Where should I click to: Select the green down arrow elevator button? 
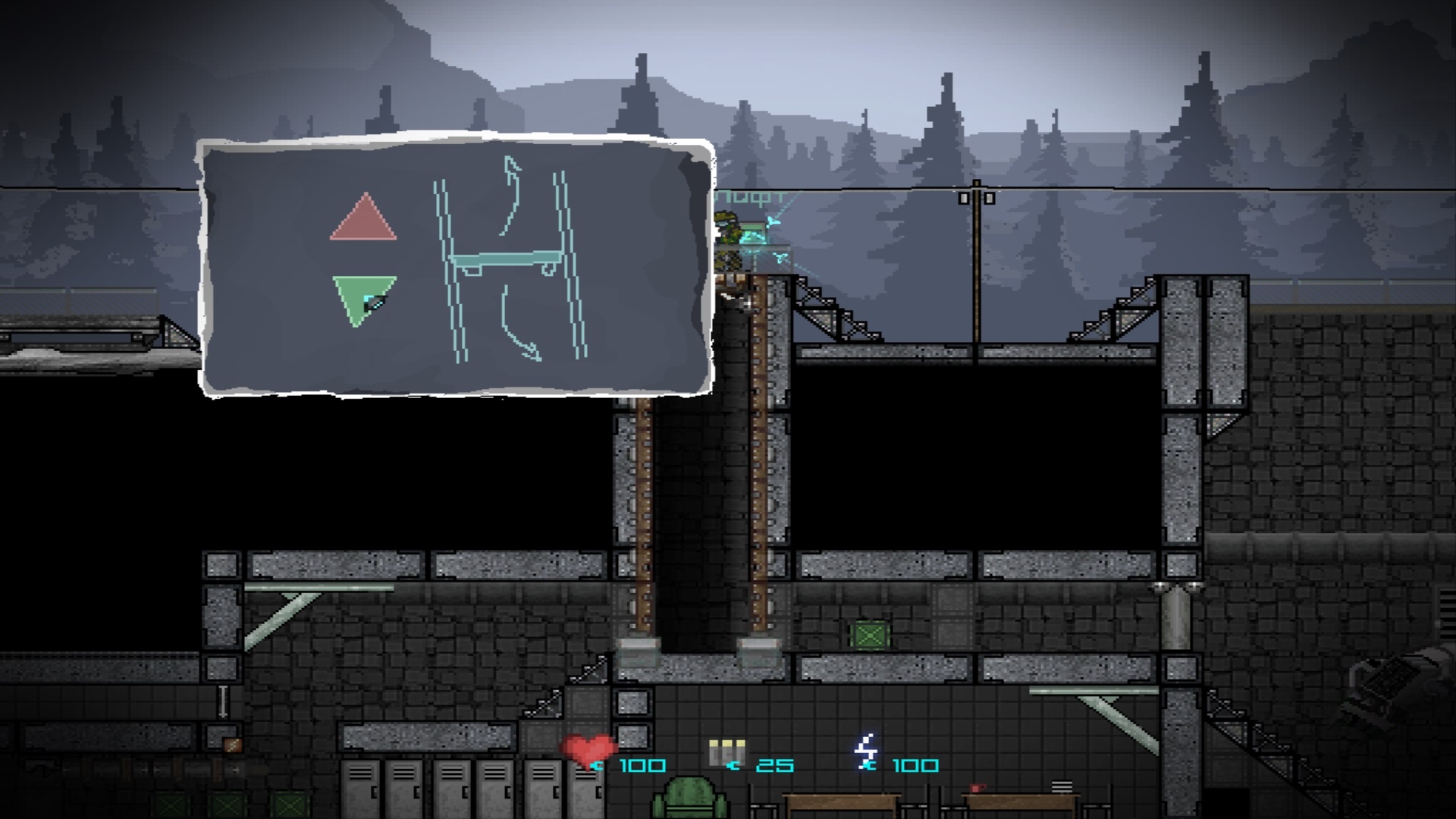[x=362, y=297]
